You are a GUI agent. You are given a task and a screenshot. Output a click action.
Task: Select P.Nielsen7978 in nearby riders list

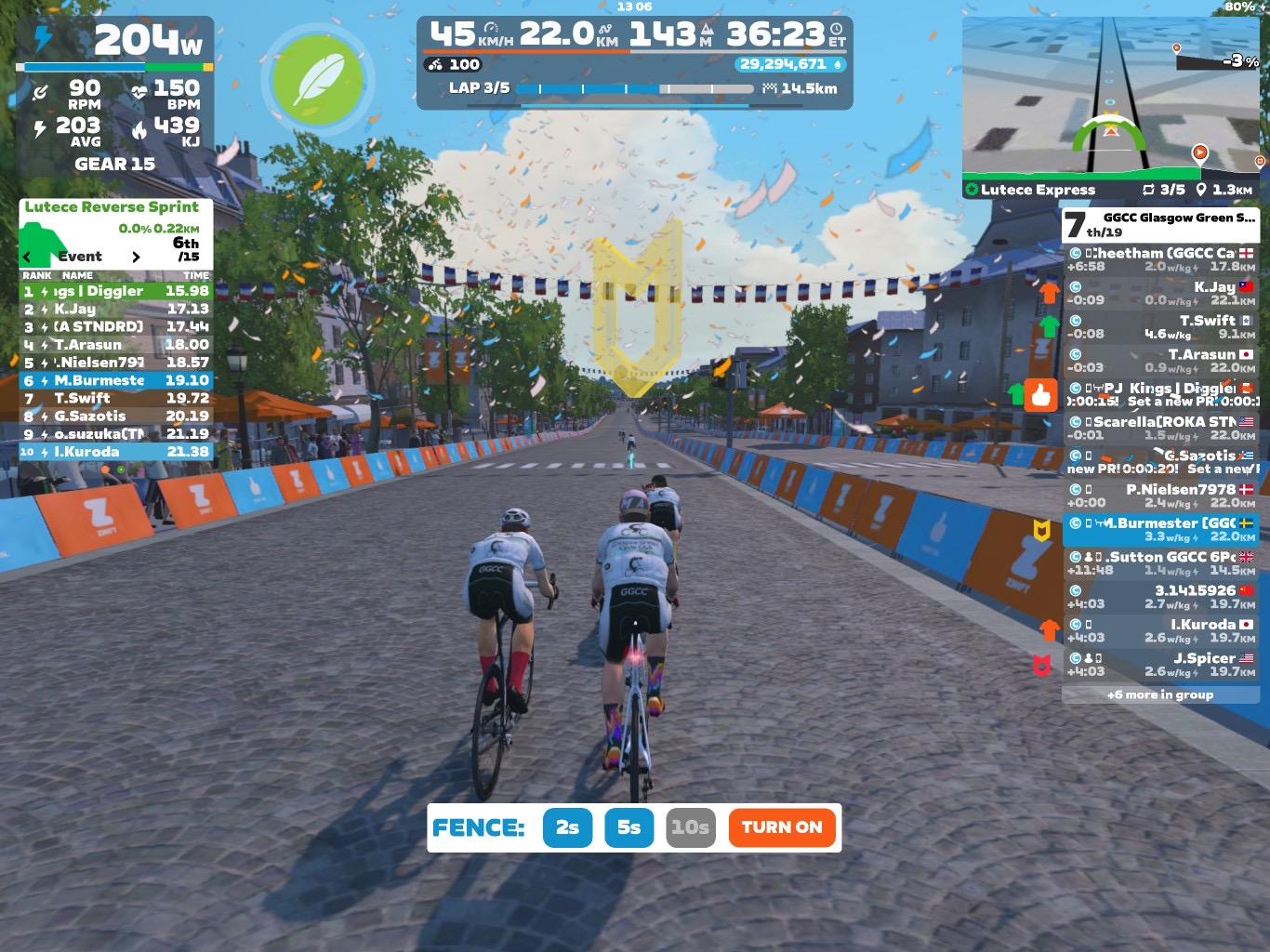pyautogui.click(x=1160, y=496)
